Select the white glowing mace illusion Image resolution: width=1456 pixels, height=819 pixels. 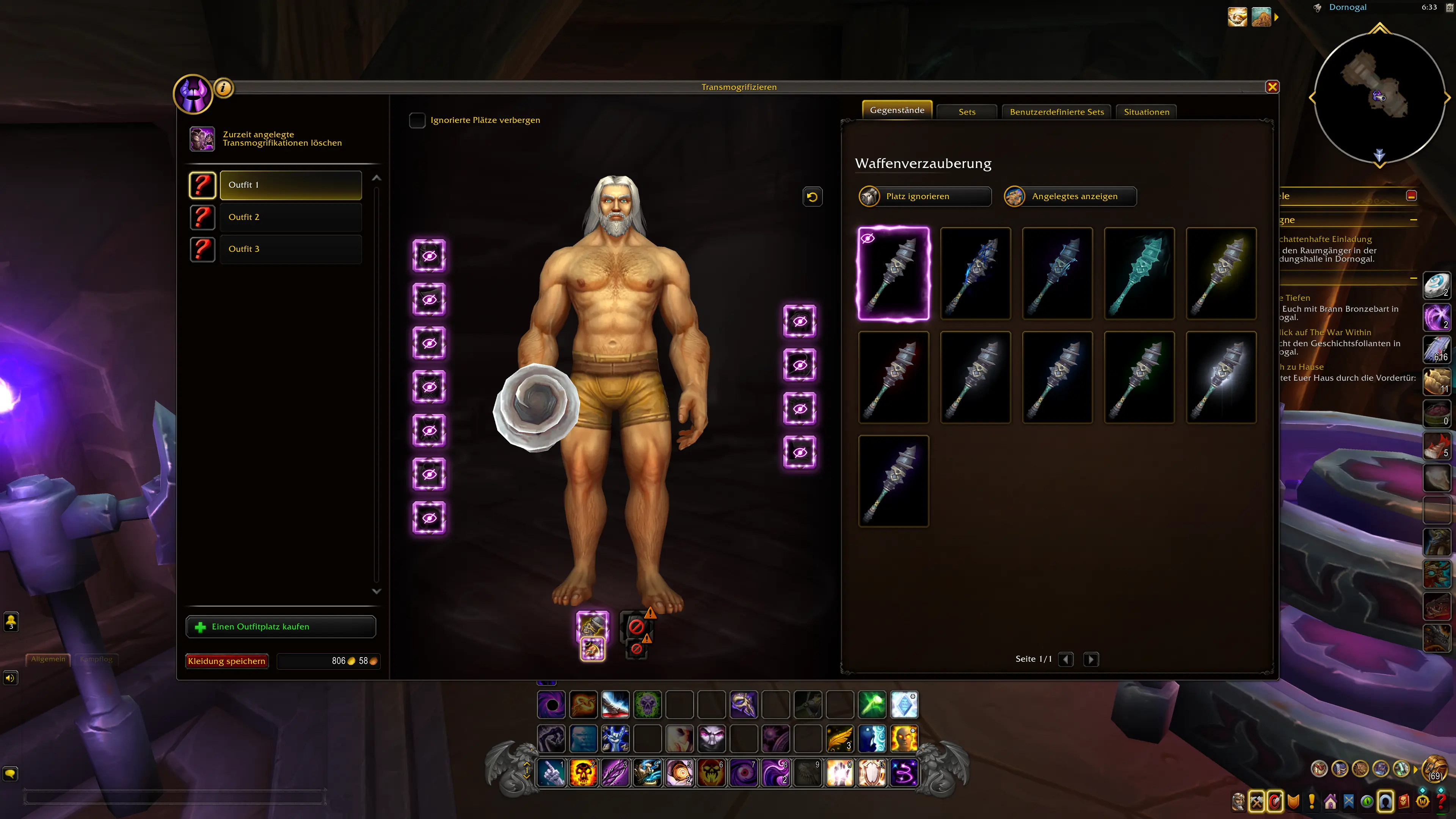[1221, 378]
